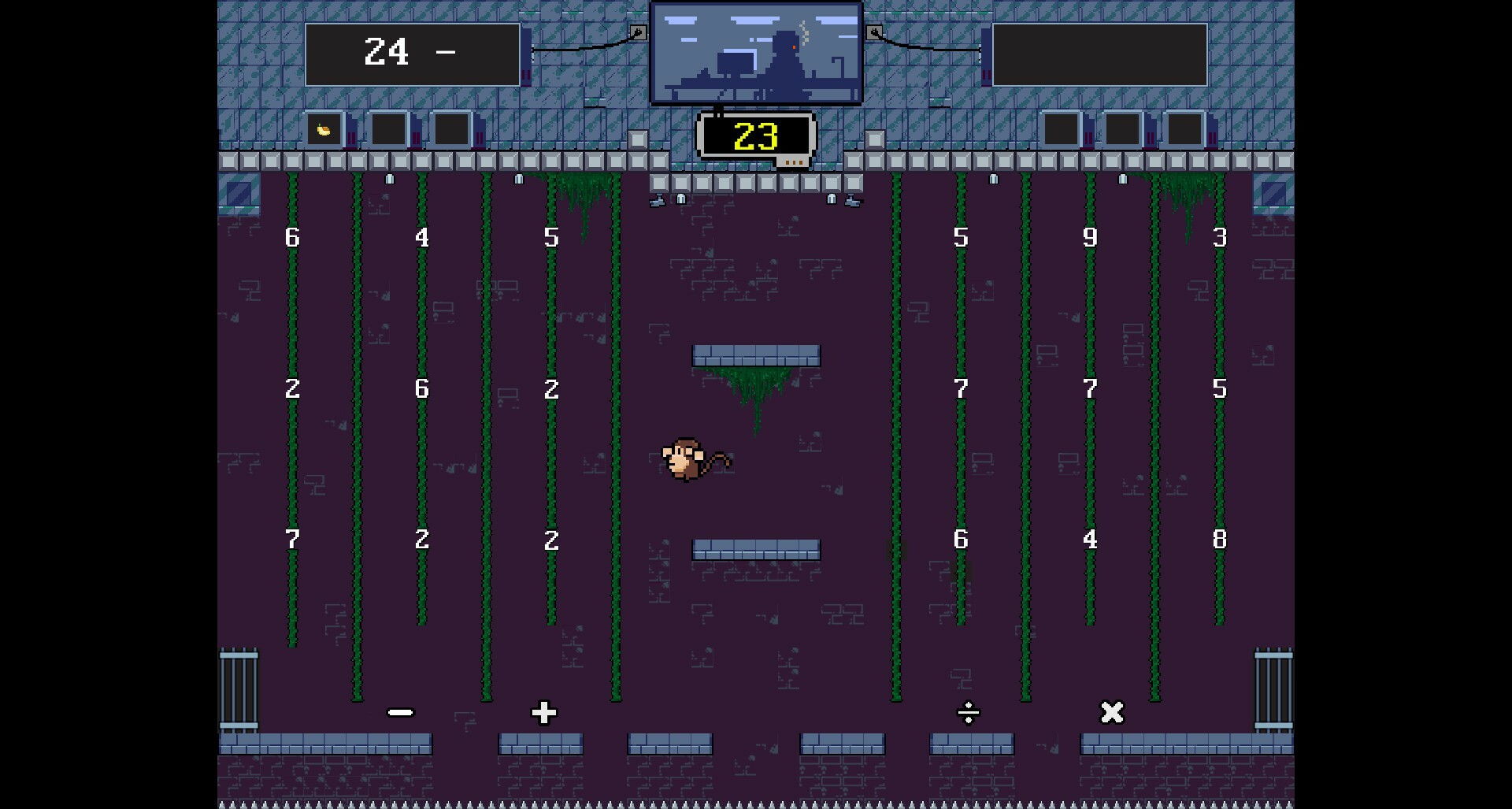Click the equation display showing 24 minus
Image resolution: width=1512 pixels, height=809 pixels.
[413, 53]
